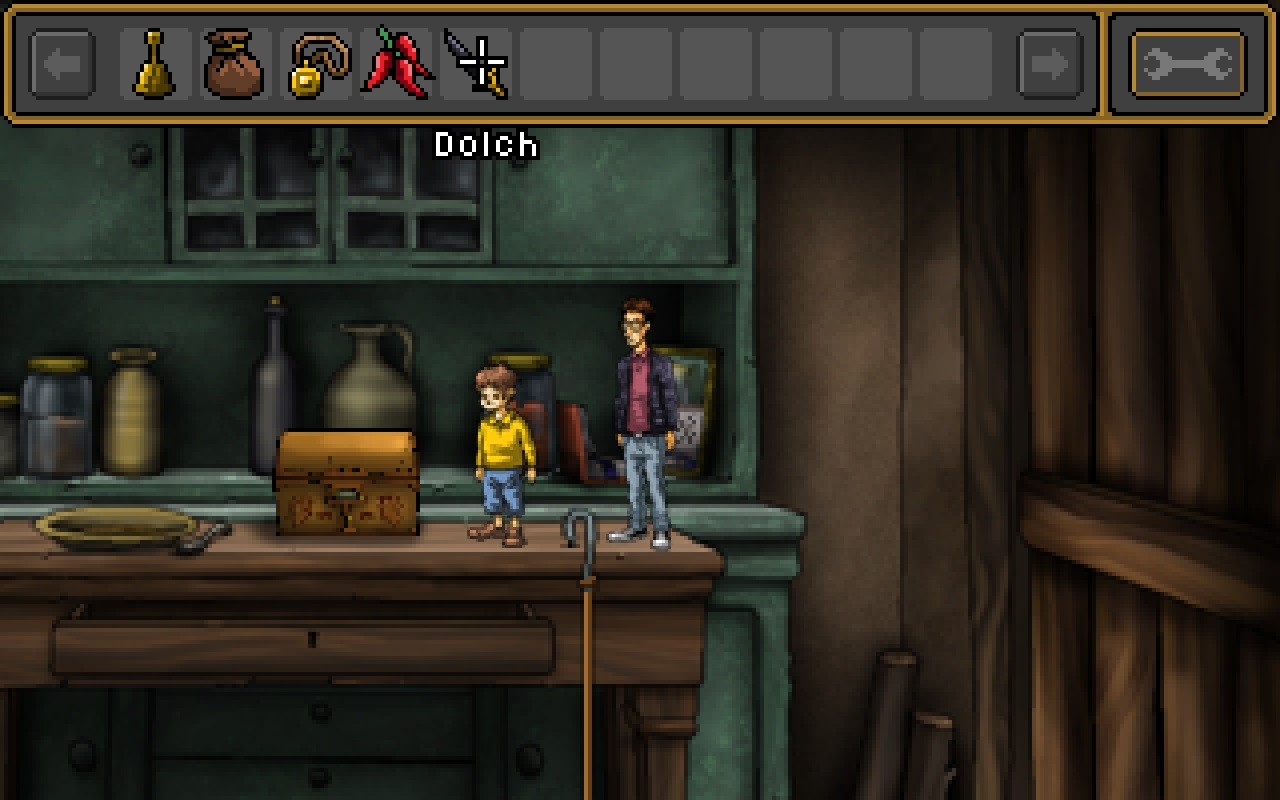This screenshot has width=1280, height=800.
Task: Use the Dolch dagger inventory slot
Action: click(477, 65)
